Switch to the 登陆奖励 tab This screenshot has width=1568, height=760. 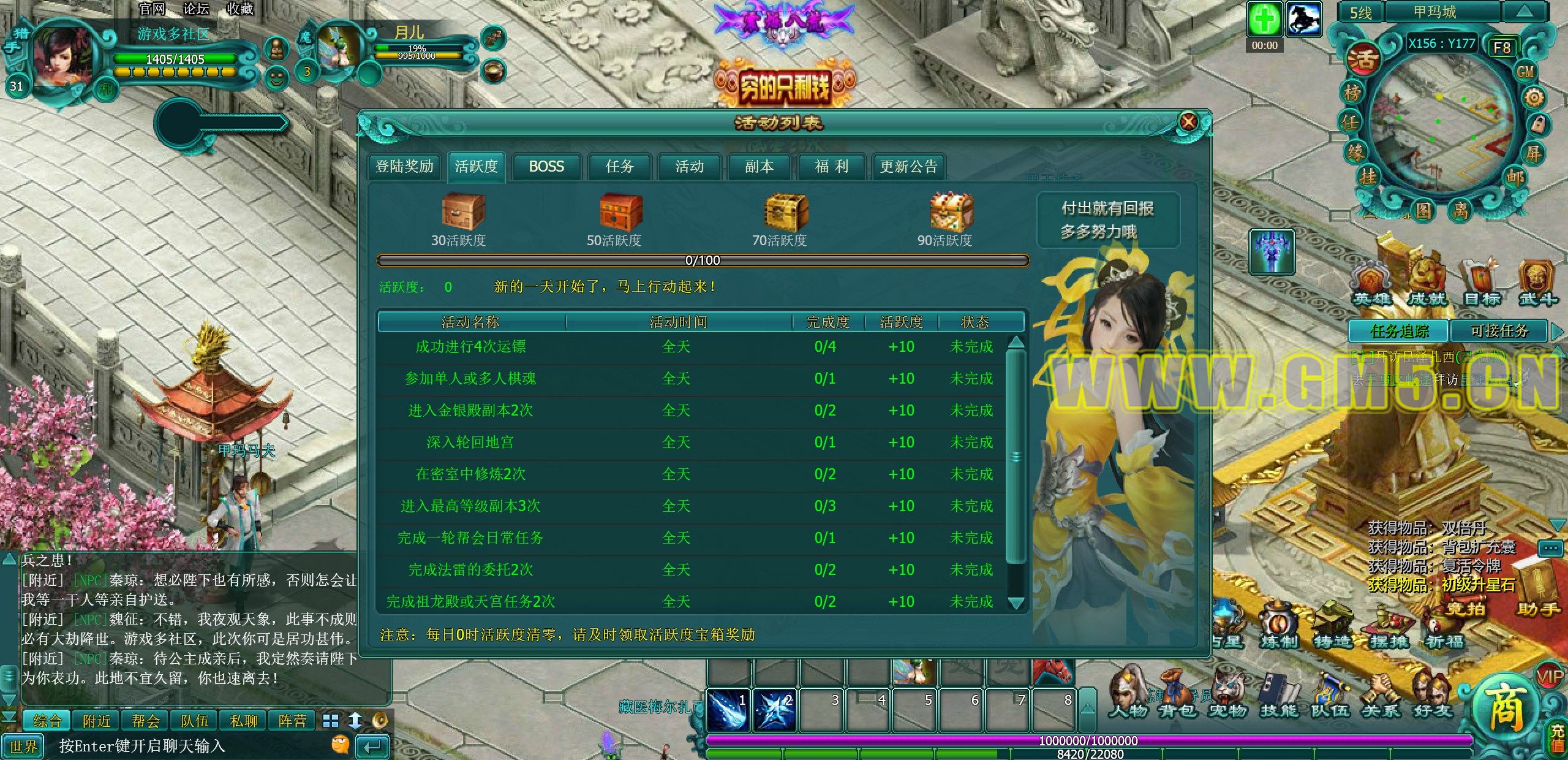(404, 167)
